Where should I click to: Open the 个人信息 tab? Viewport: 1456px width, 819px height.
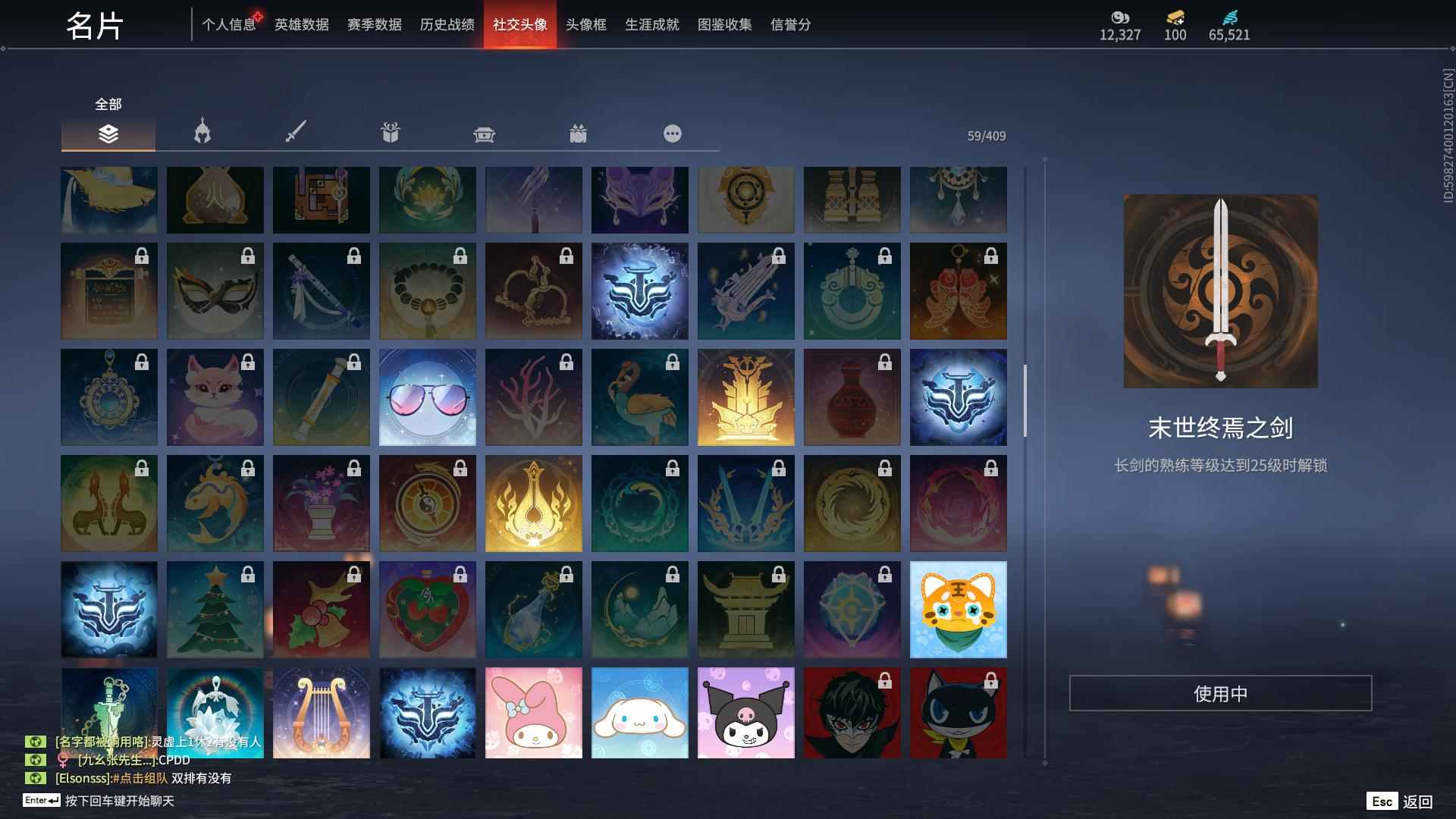[229, 24]
